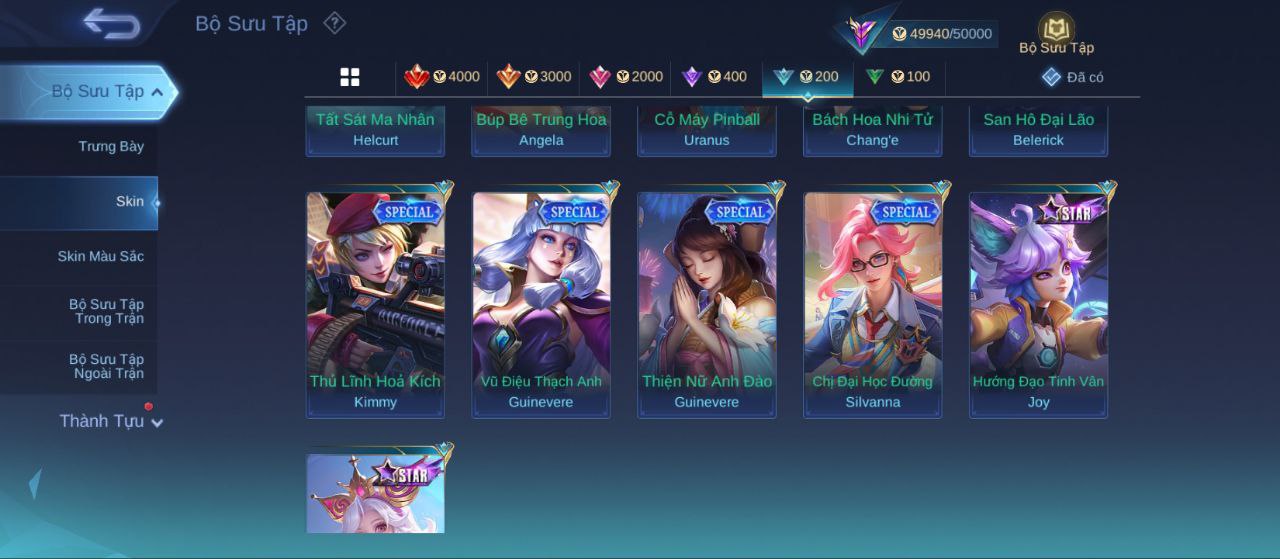
Task: Toggle the Đã có owned filter
Action: click(x=1073, y=77)
